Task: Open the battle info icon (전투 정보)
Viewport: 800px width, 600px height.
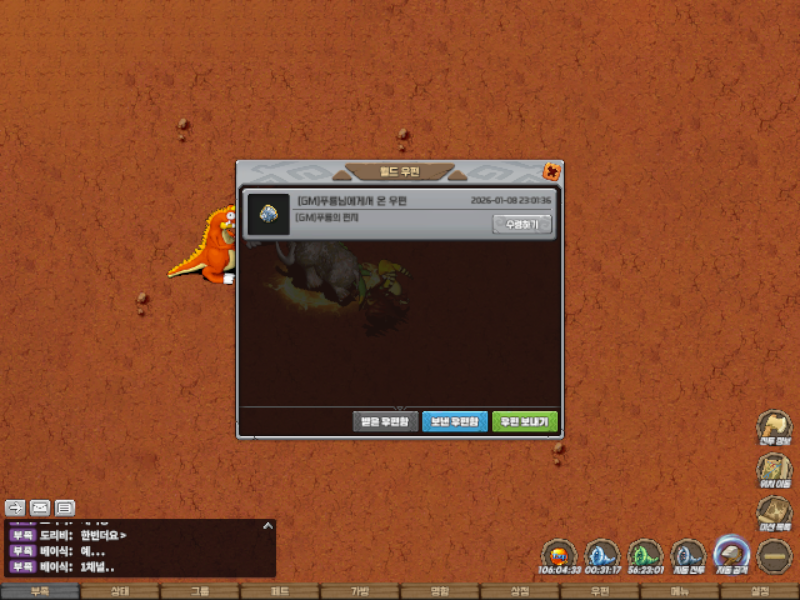Action: [x=773, y=427]
